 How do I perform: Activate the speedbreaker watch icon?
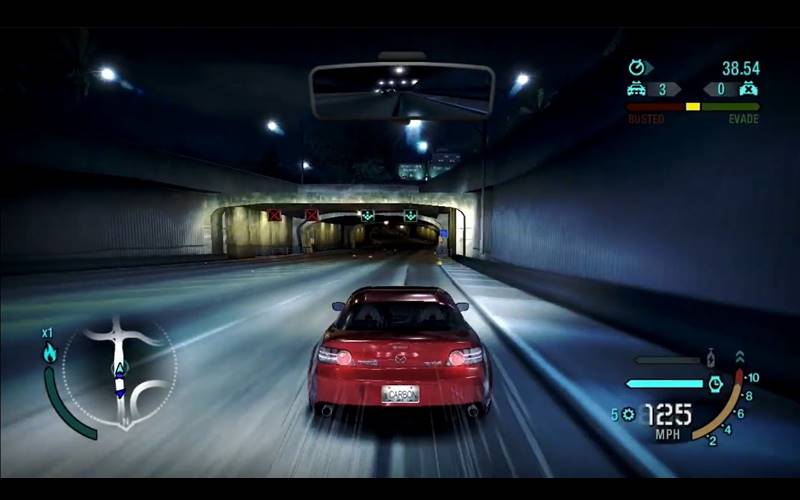tap(715, 383)
